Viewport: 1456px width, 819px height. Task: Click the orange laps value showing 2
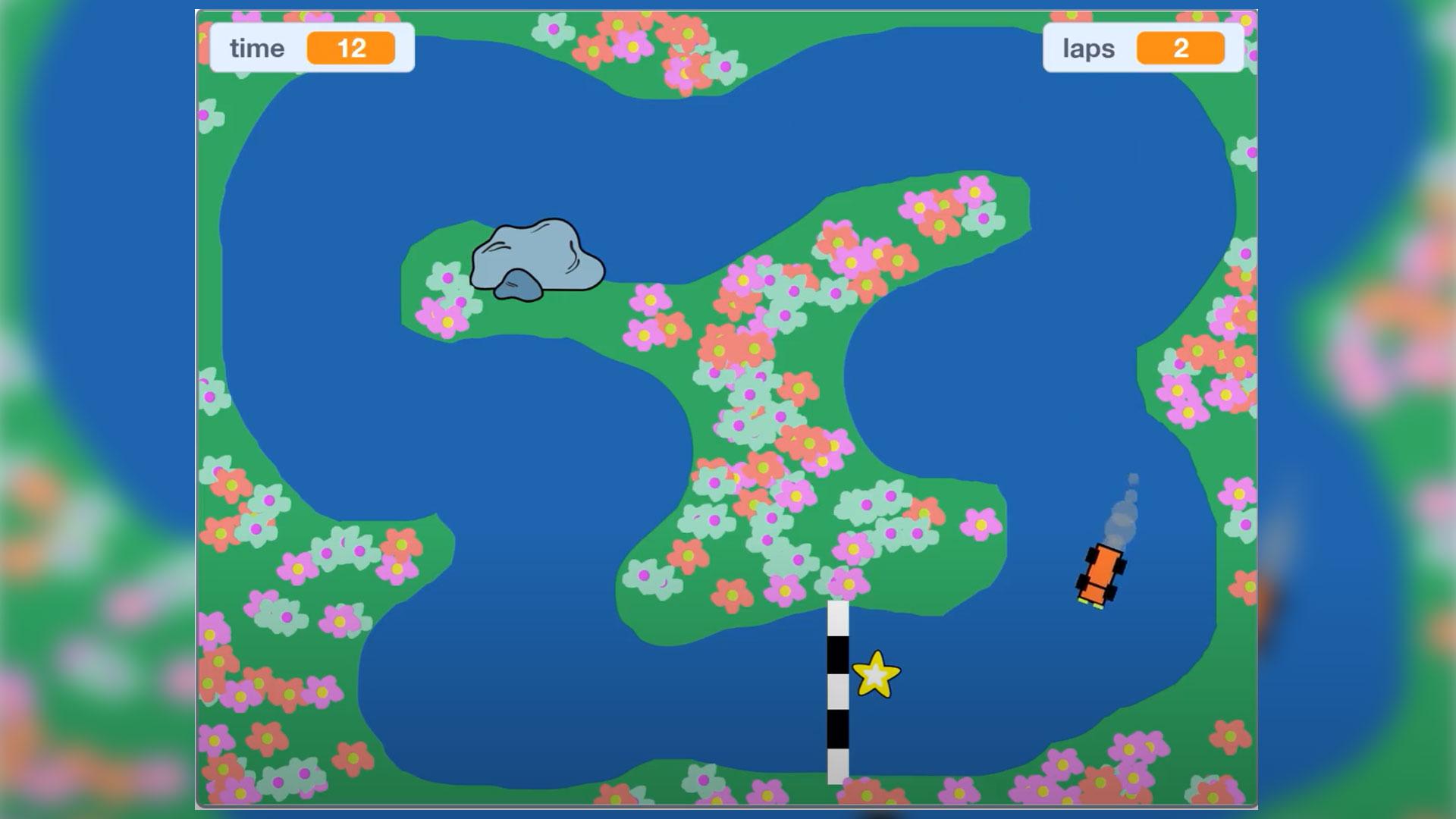click(1181, 49)
